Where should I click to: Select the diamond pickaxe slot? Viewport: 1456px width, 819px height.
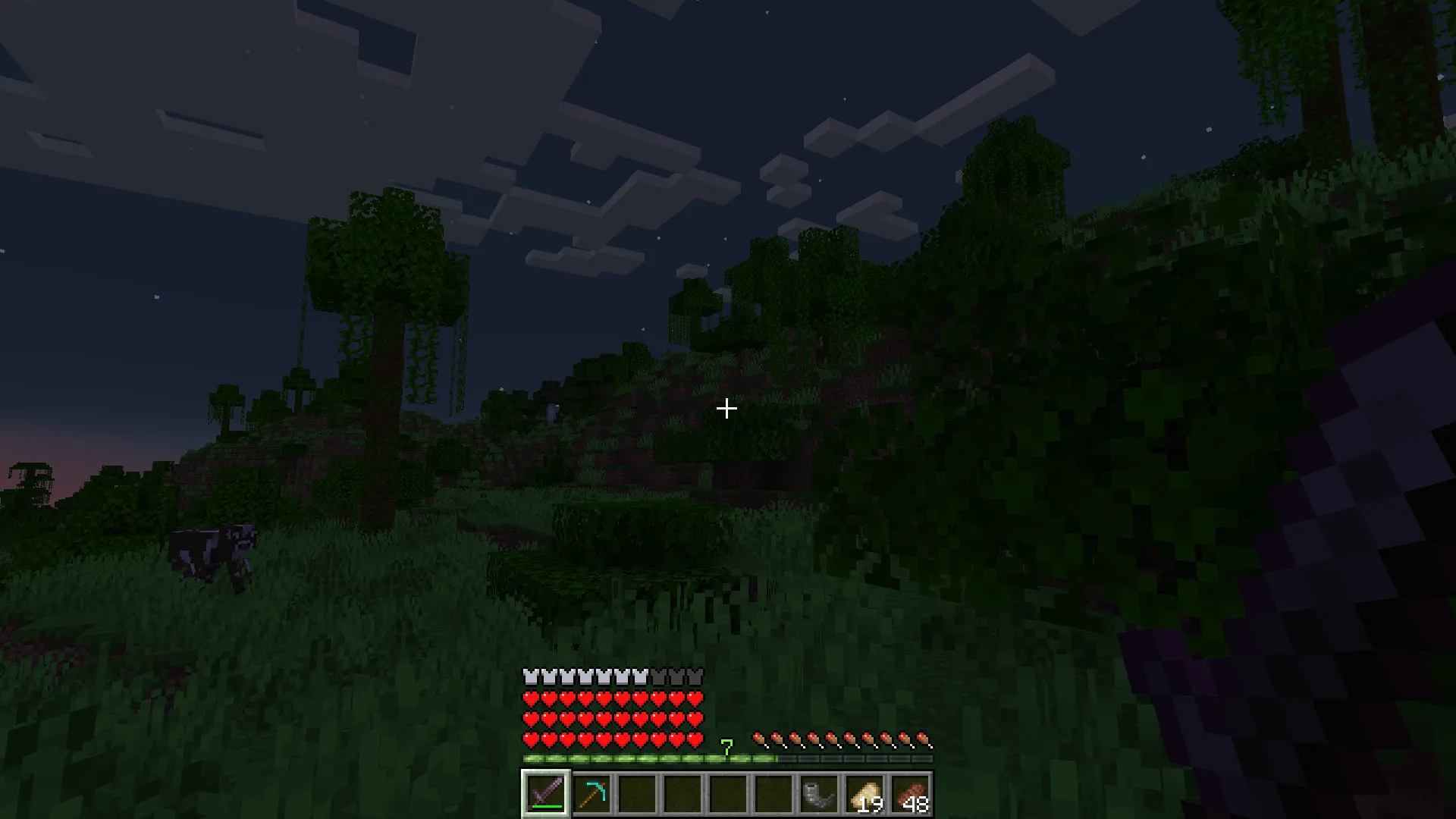click(593, 792)
